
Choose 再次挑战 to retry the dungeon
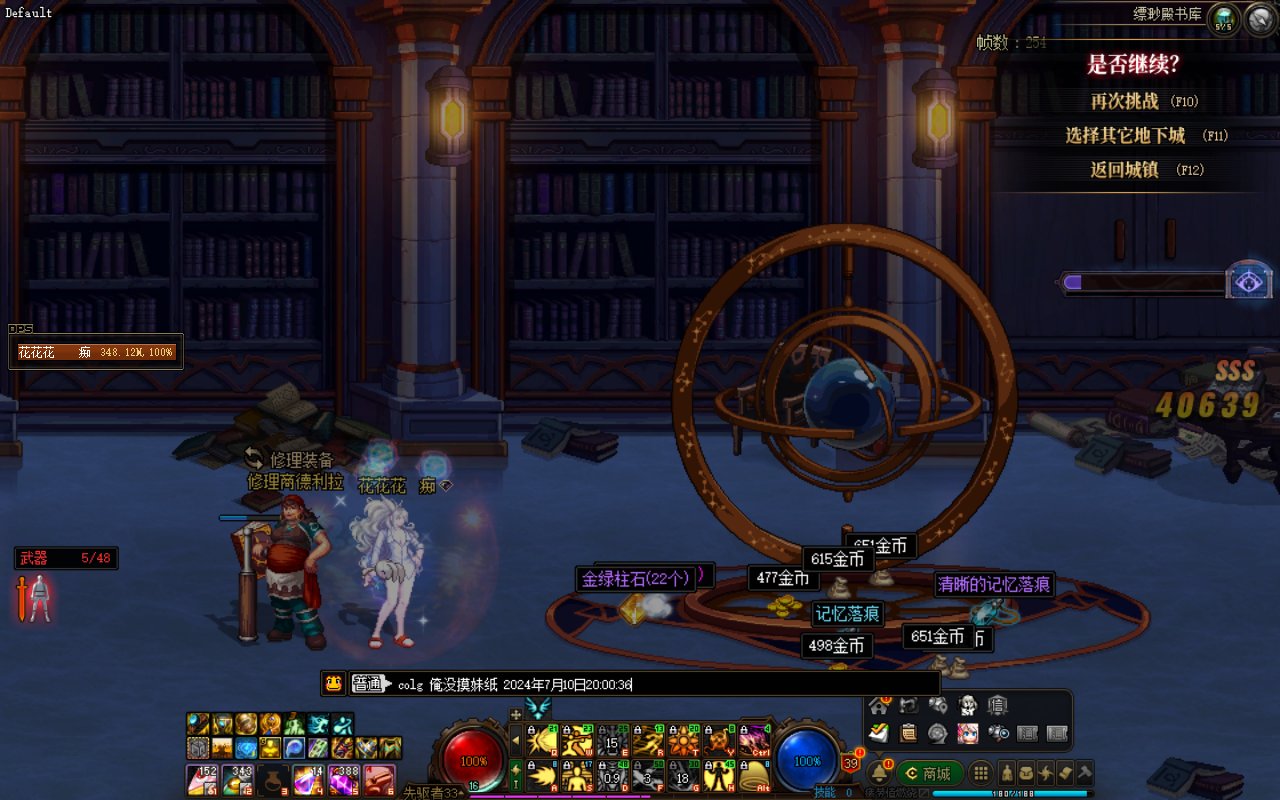(1124, 101)
